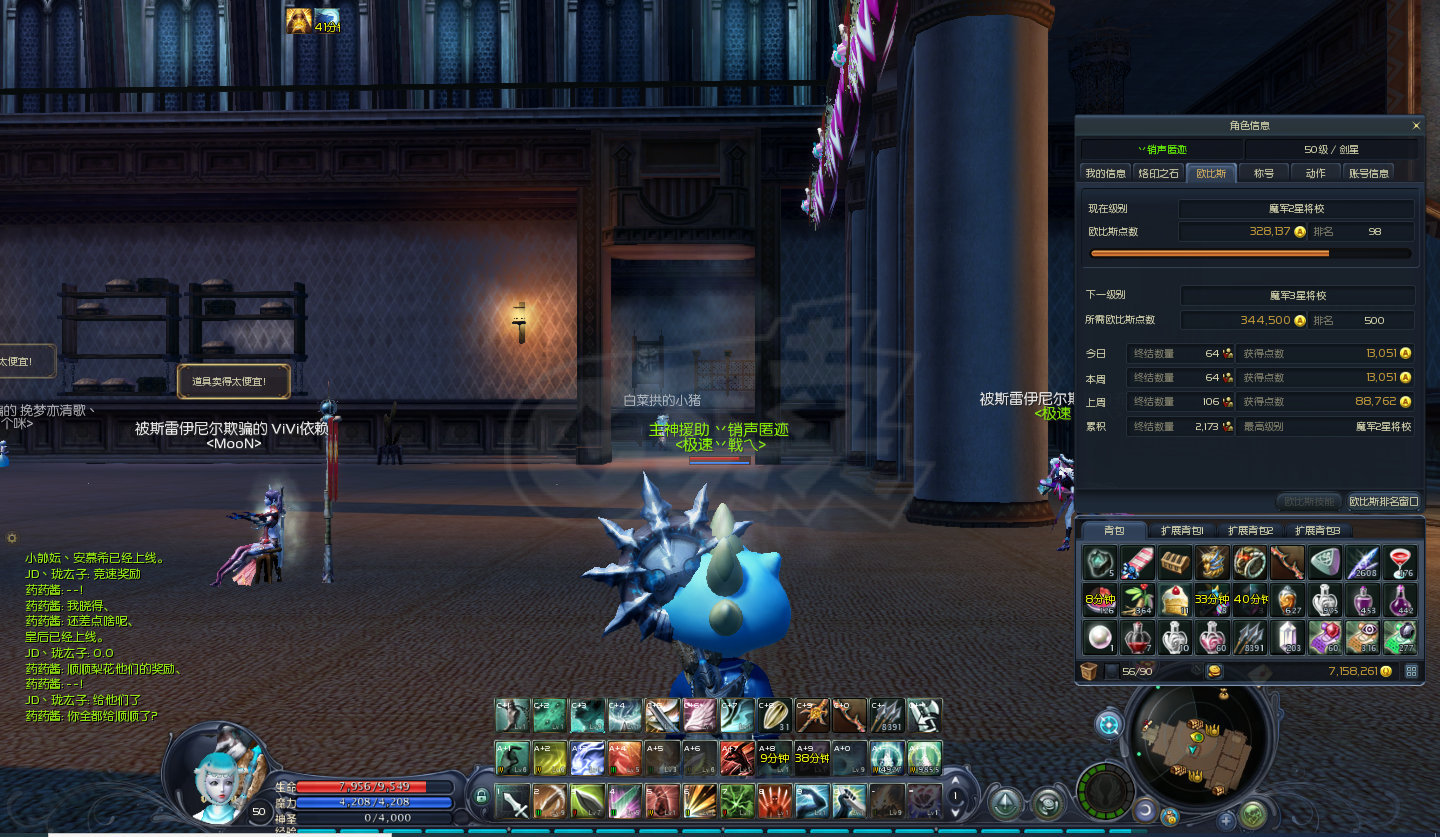Open the 烙印之石 tab

click(x=1159, y=173)
